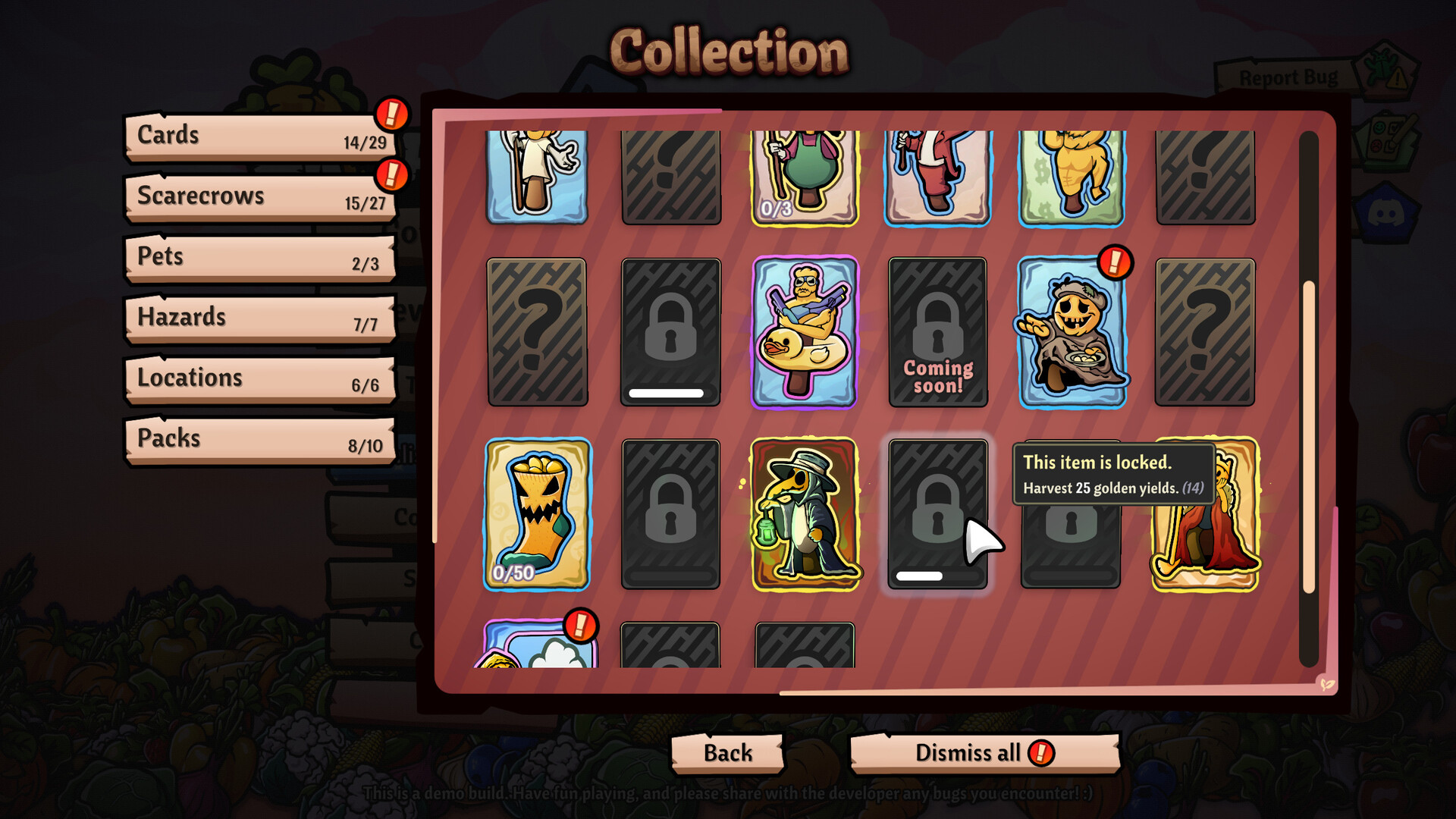Open the Locations category
1456x819 pixels.
point(259,379)
